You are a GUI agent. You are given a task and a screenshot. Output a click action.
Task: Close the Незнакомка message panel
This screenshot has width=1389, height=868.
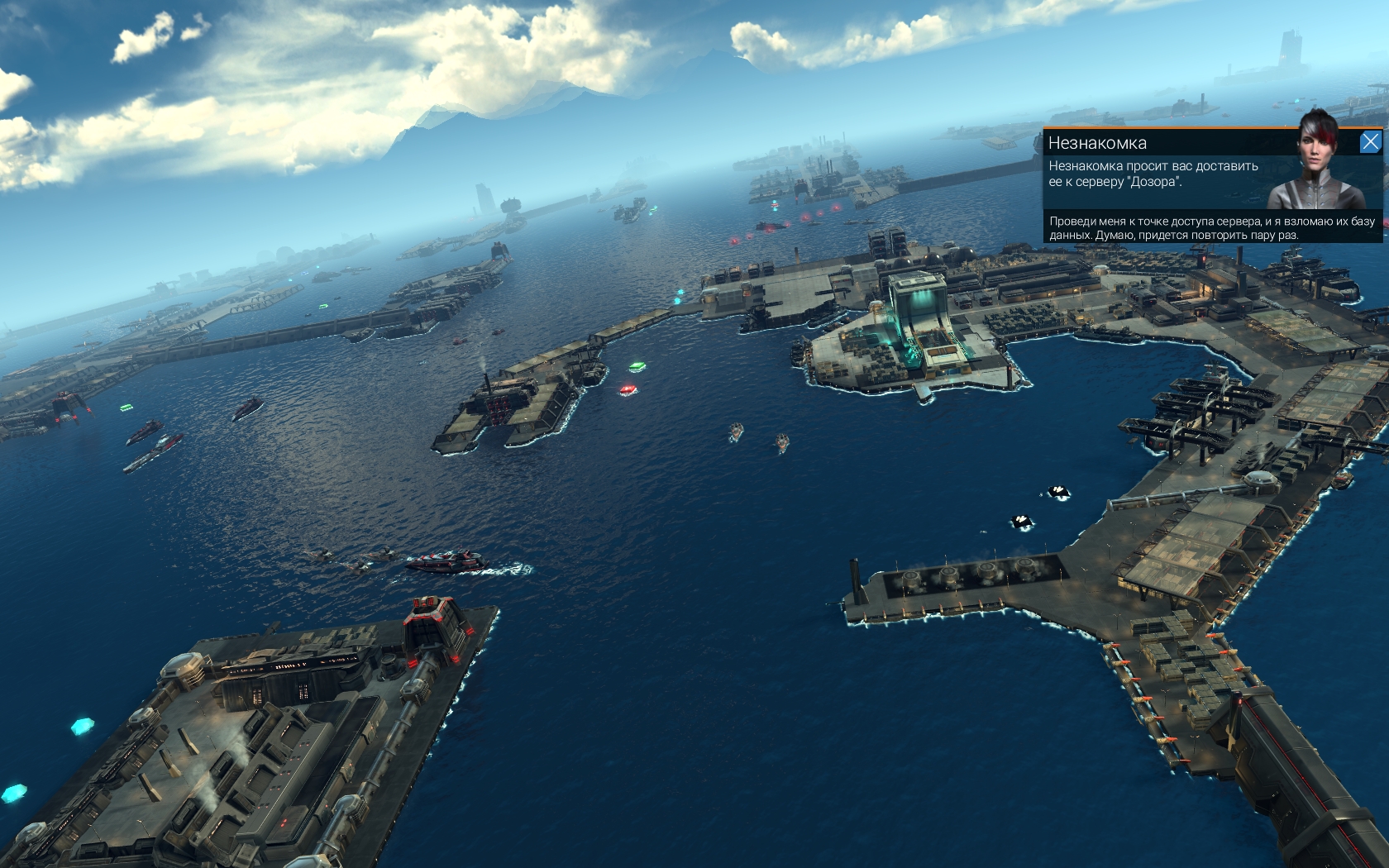[x=1370, y=142]
